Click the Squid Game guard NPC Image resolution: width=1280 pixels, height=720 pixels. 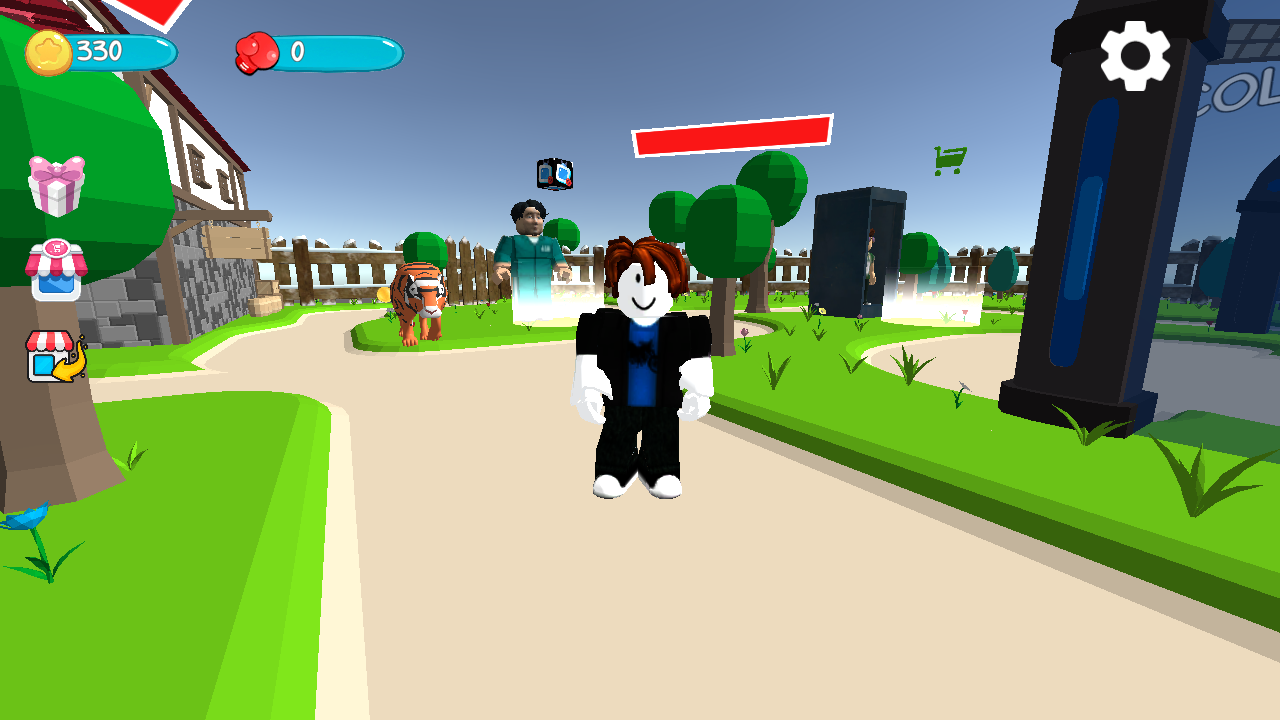[x=530, y=250]
